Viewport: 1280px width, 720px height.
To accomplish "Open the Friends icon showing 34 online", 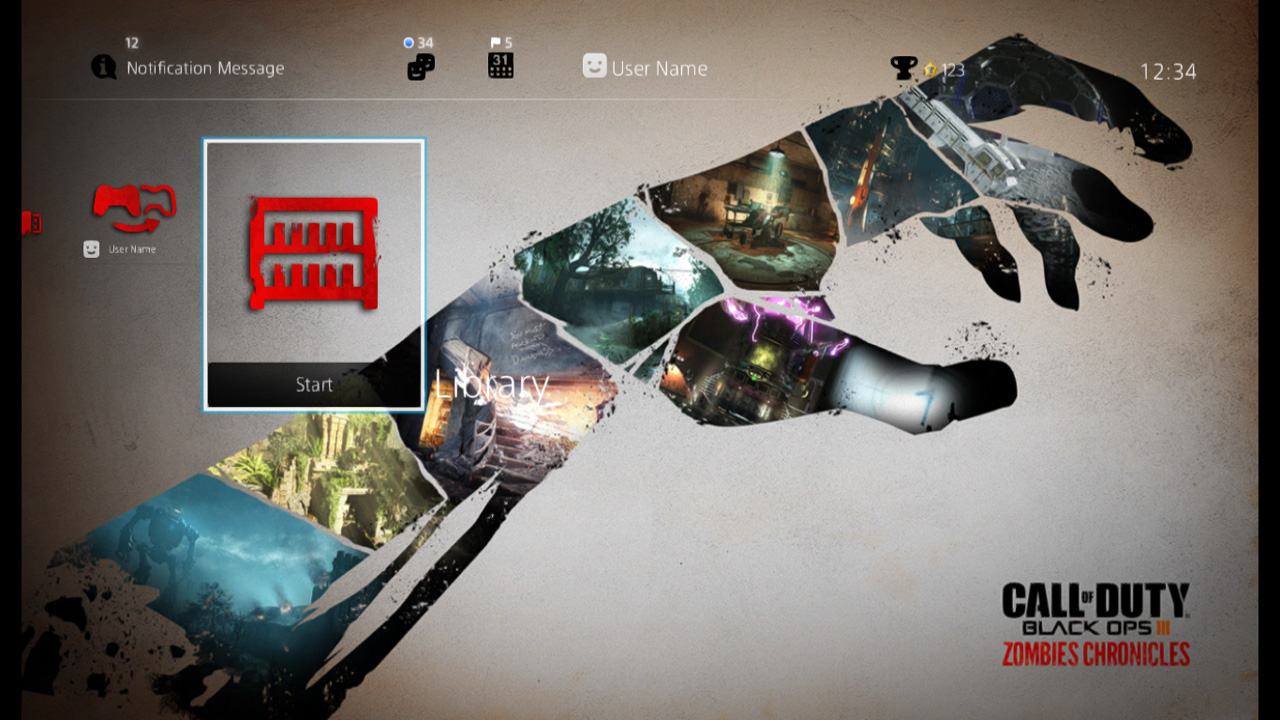I will click(x=420, y=66).
